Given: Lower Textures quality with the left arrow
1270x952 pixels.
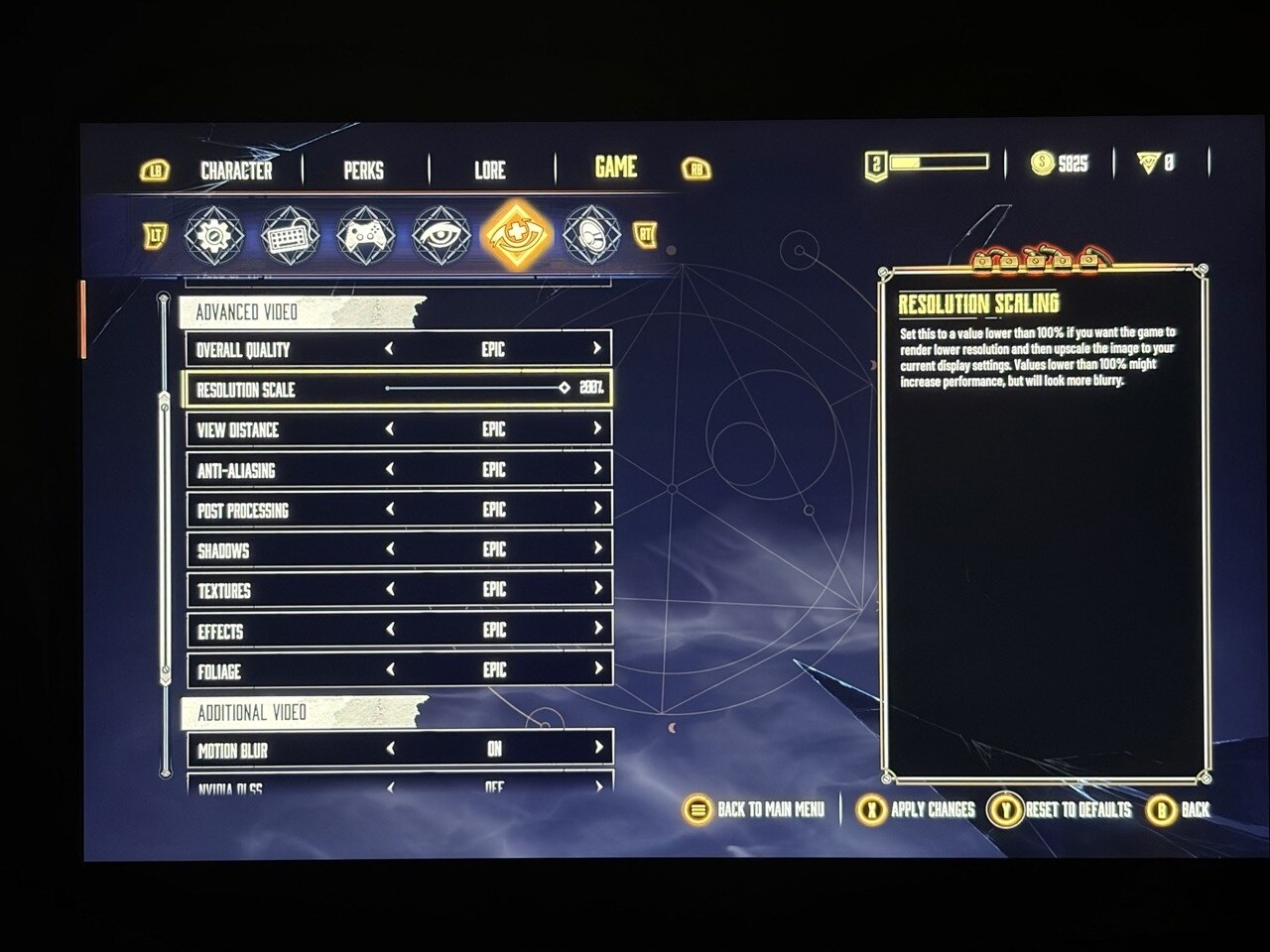Looking at the screenshot, I should tap(390, 590).
